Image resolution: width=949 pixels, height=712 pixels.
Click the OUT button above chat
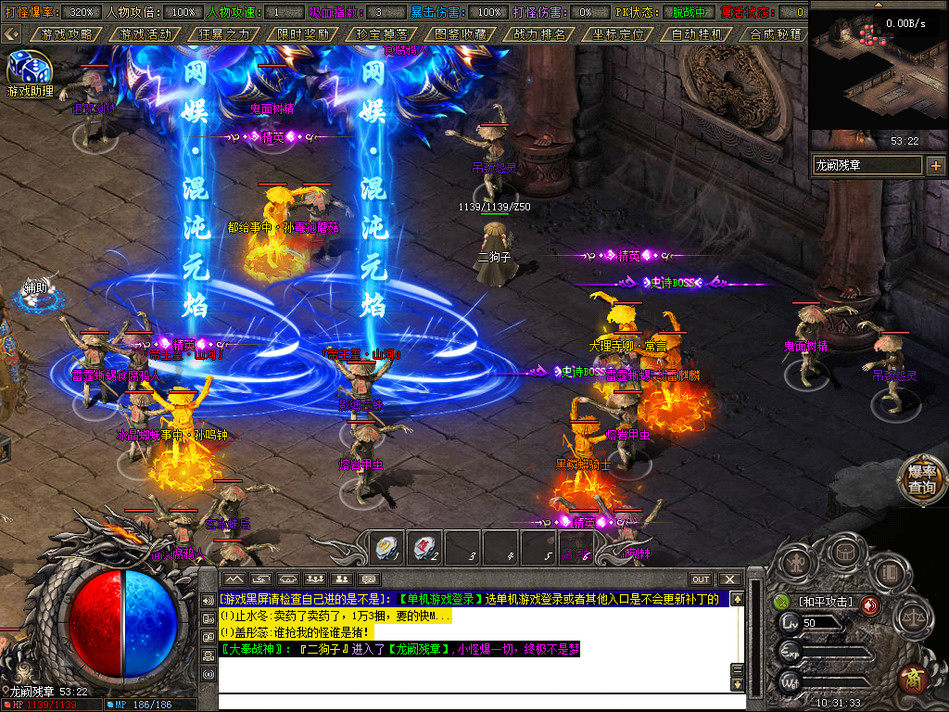700,579
